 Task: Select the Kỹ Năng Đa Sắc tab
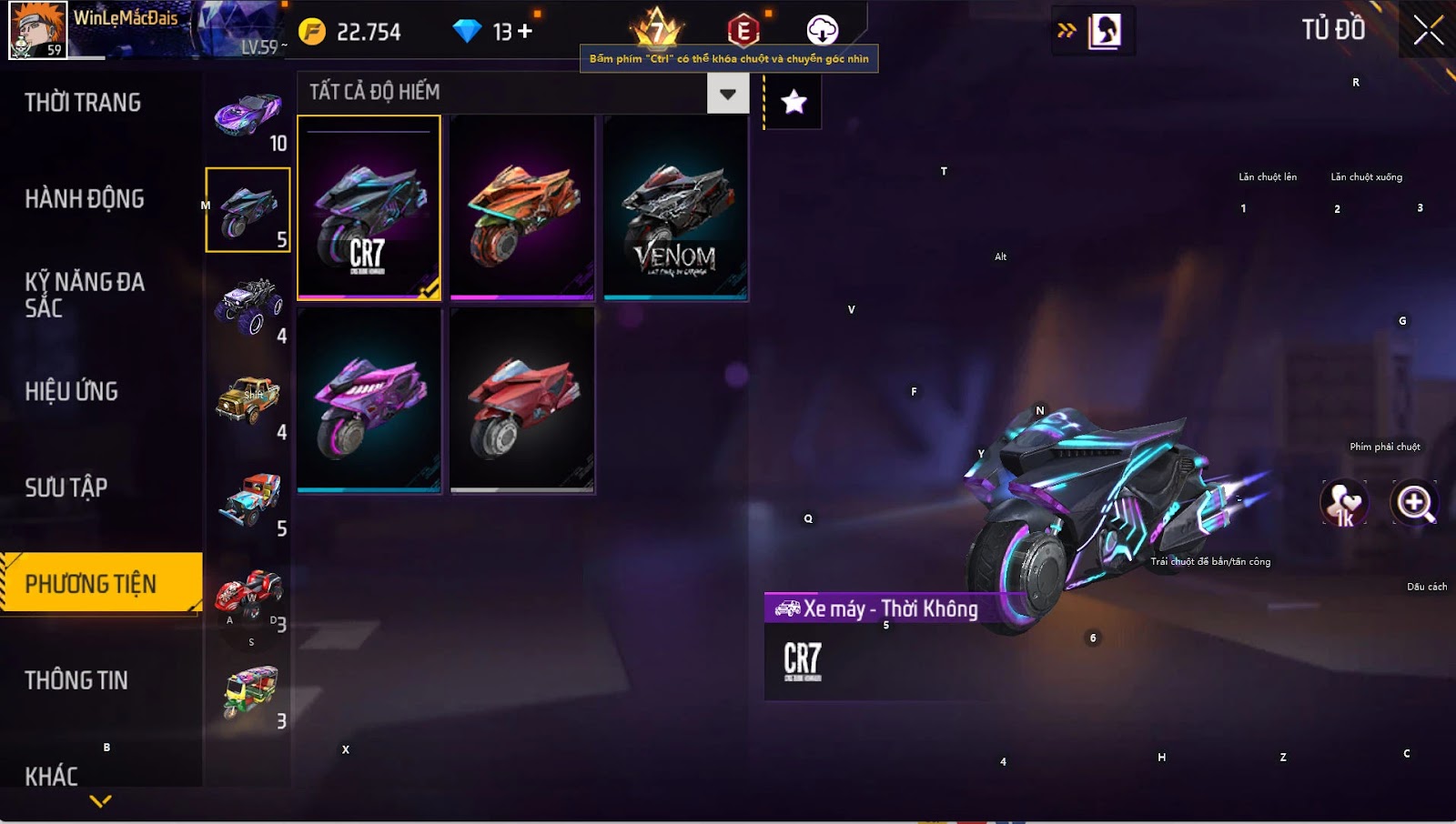85,295
